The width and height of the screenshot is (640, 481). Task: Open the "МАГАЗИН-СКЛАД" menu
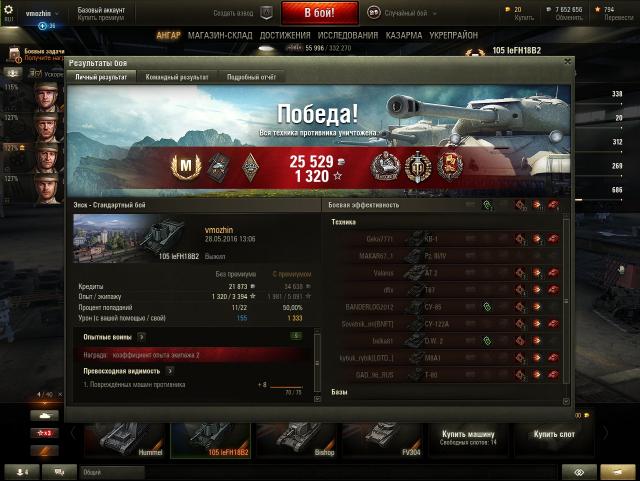(220, 35)
